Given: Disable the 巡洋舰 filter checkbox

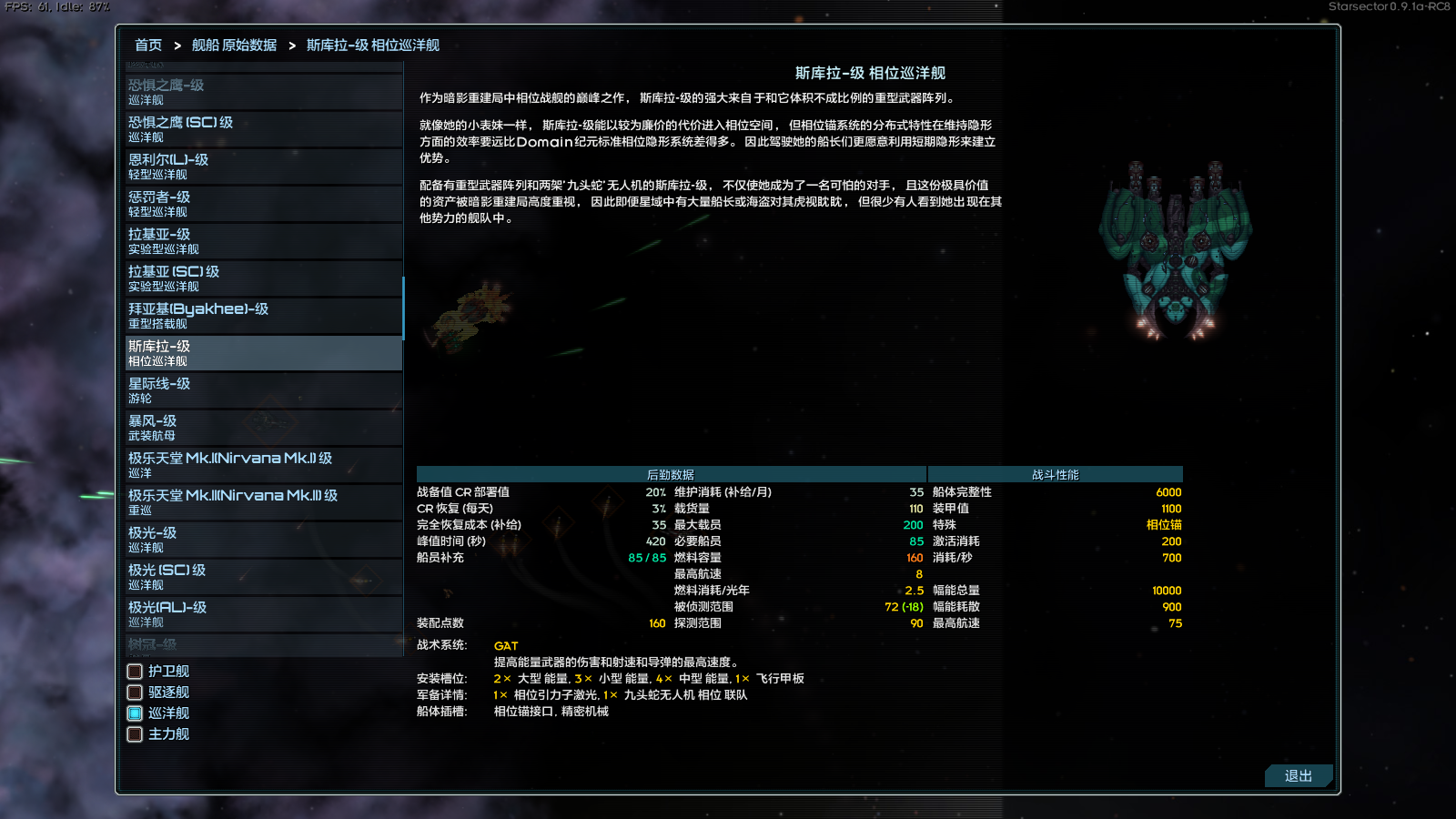Looking at the screenshot, I should coord(133,713).
